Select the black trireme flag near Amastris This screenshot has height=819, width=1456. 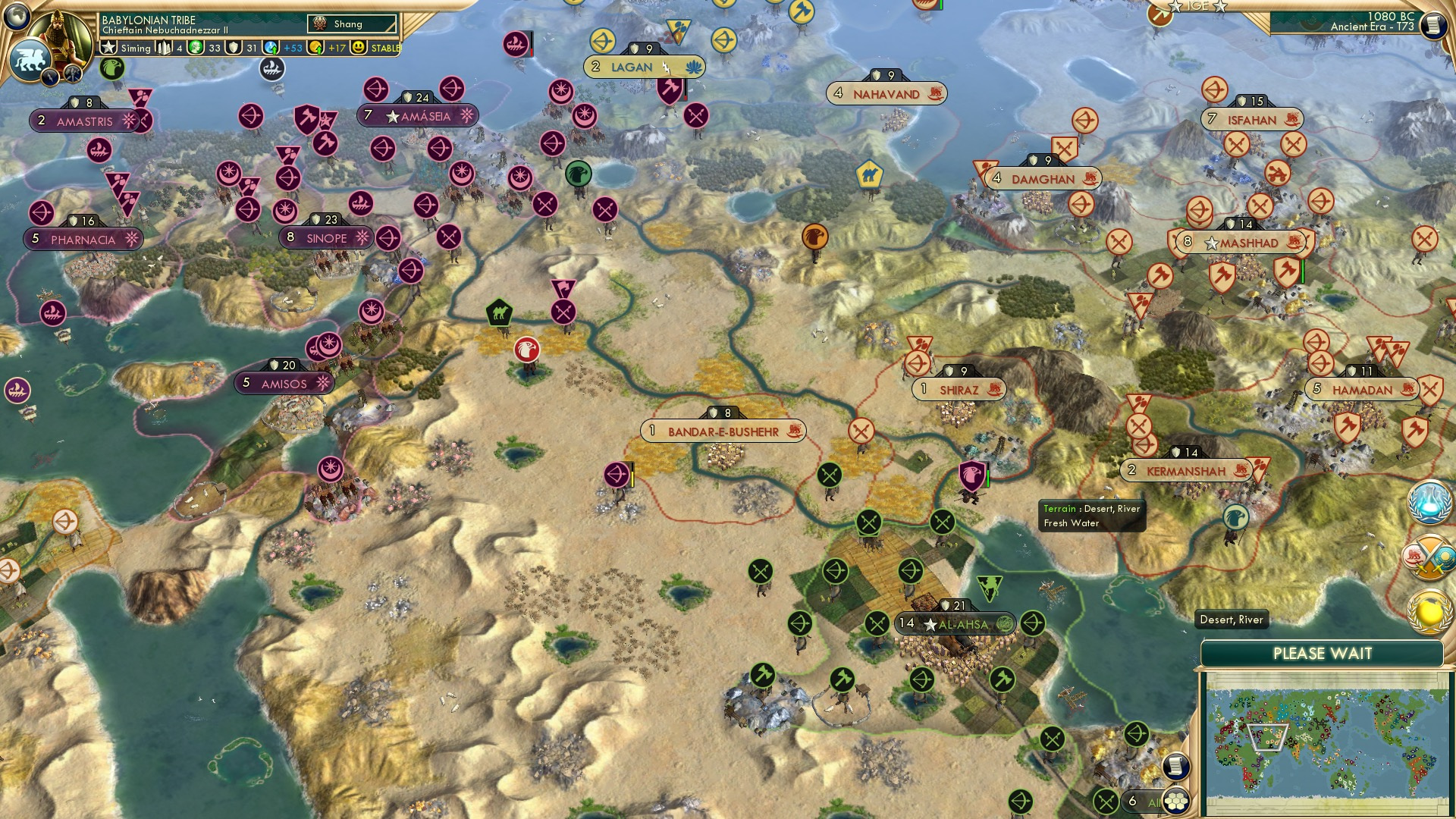click(271, 68)
